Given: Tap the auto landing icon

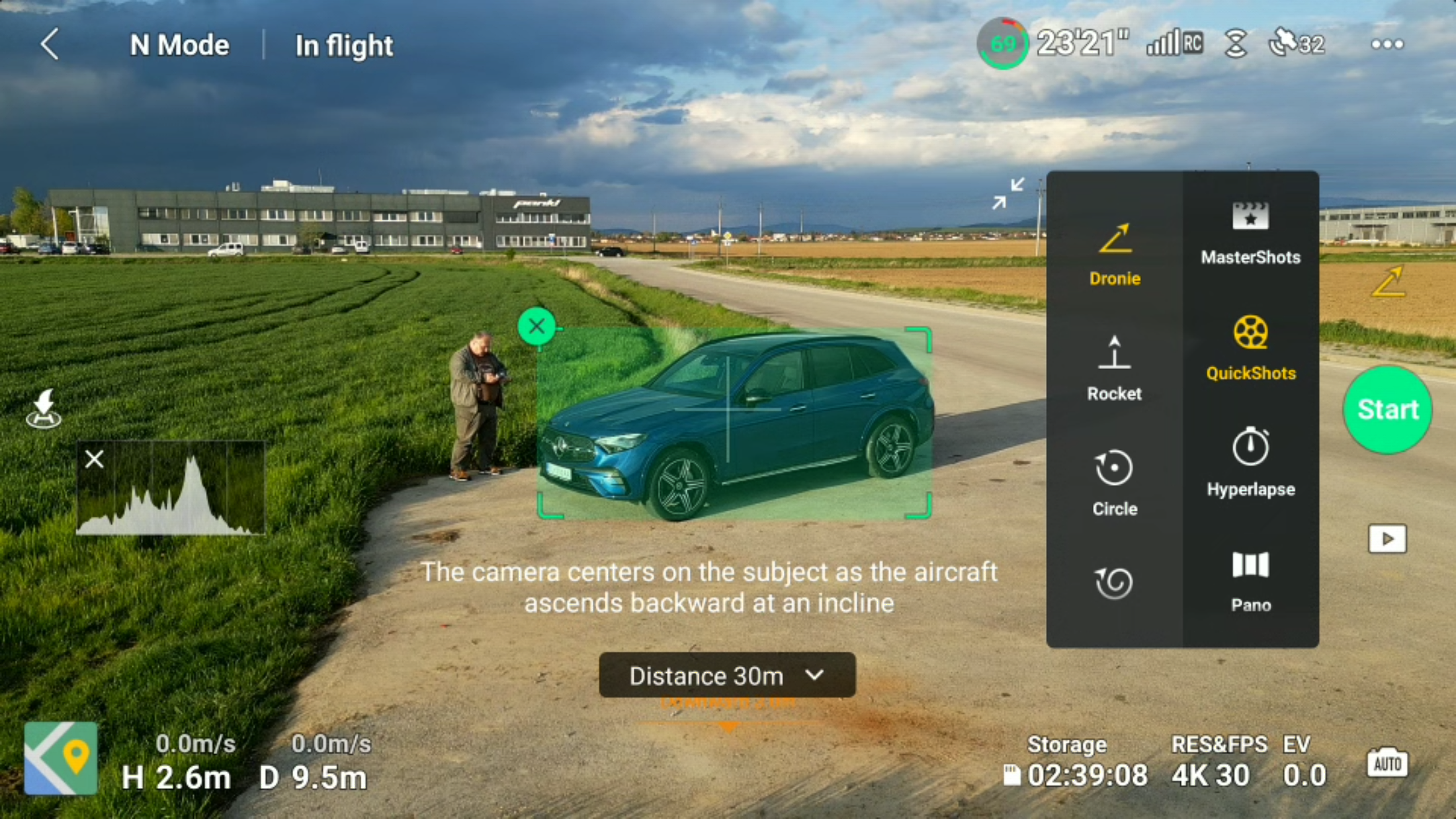Looking at the screenshot, I should click(44, 409).
